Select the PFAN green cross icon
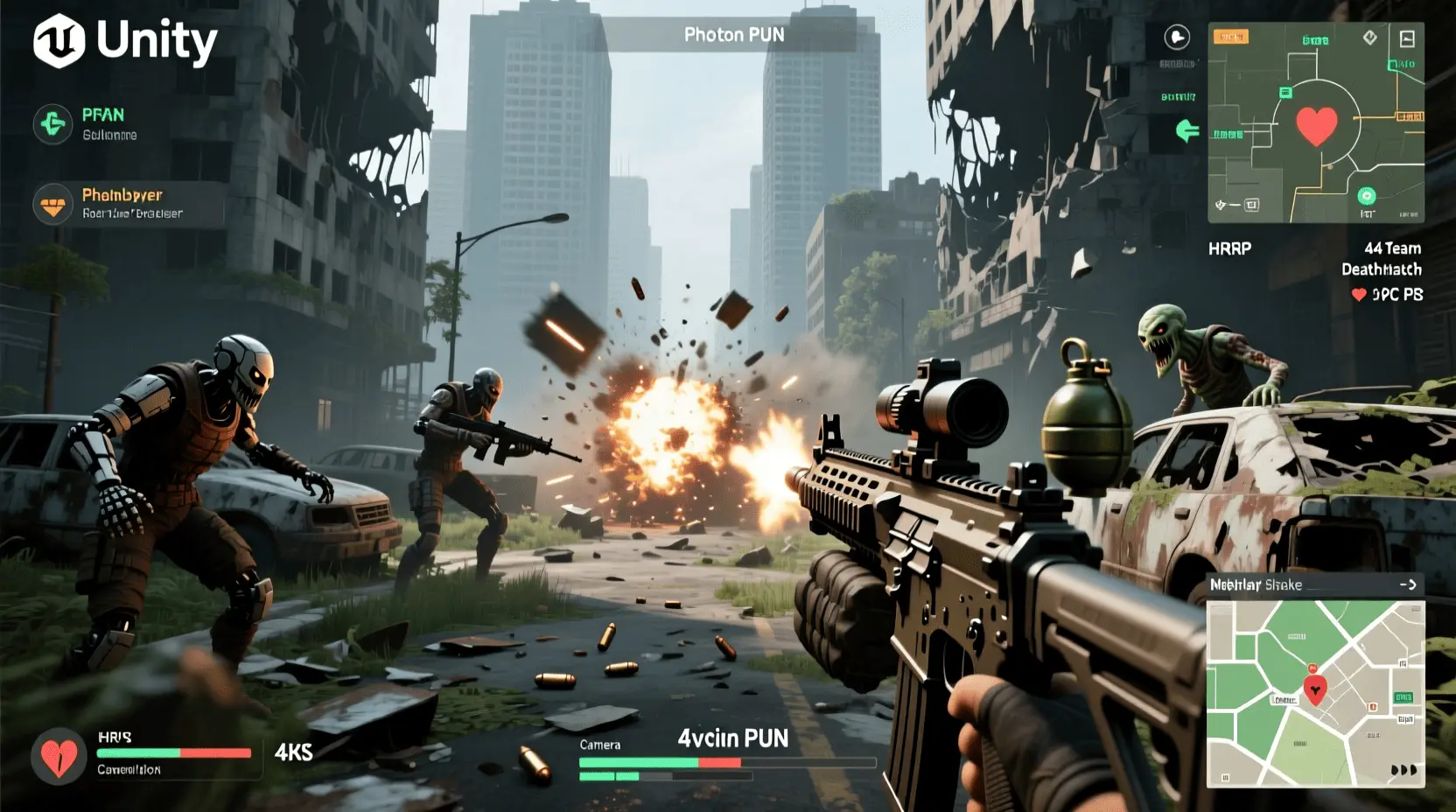1456x812 pixels. coord(52,124)
